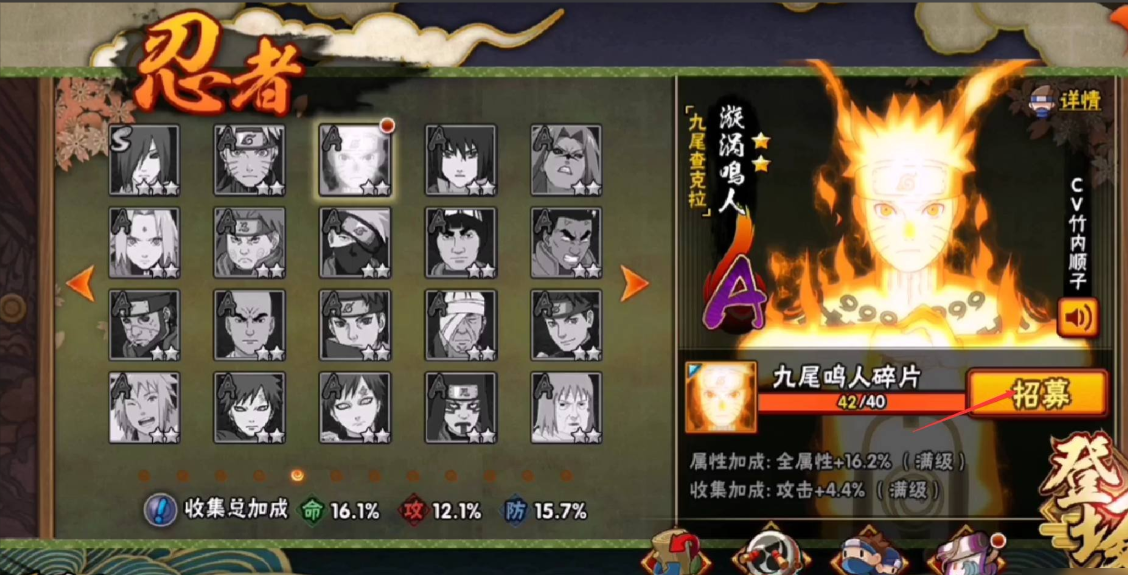The image size is (1128, 575).
Task: Choose the Might Guy portrait
Action: [460, 242]
